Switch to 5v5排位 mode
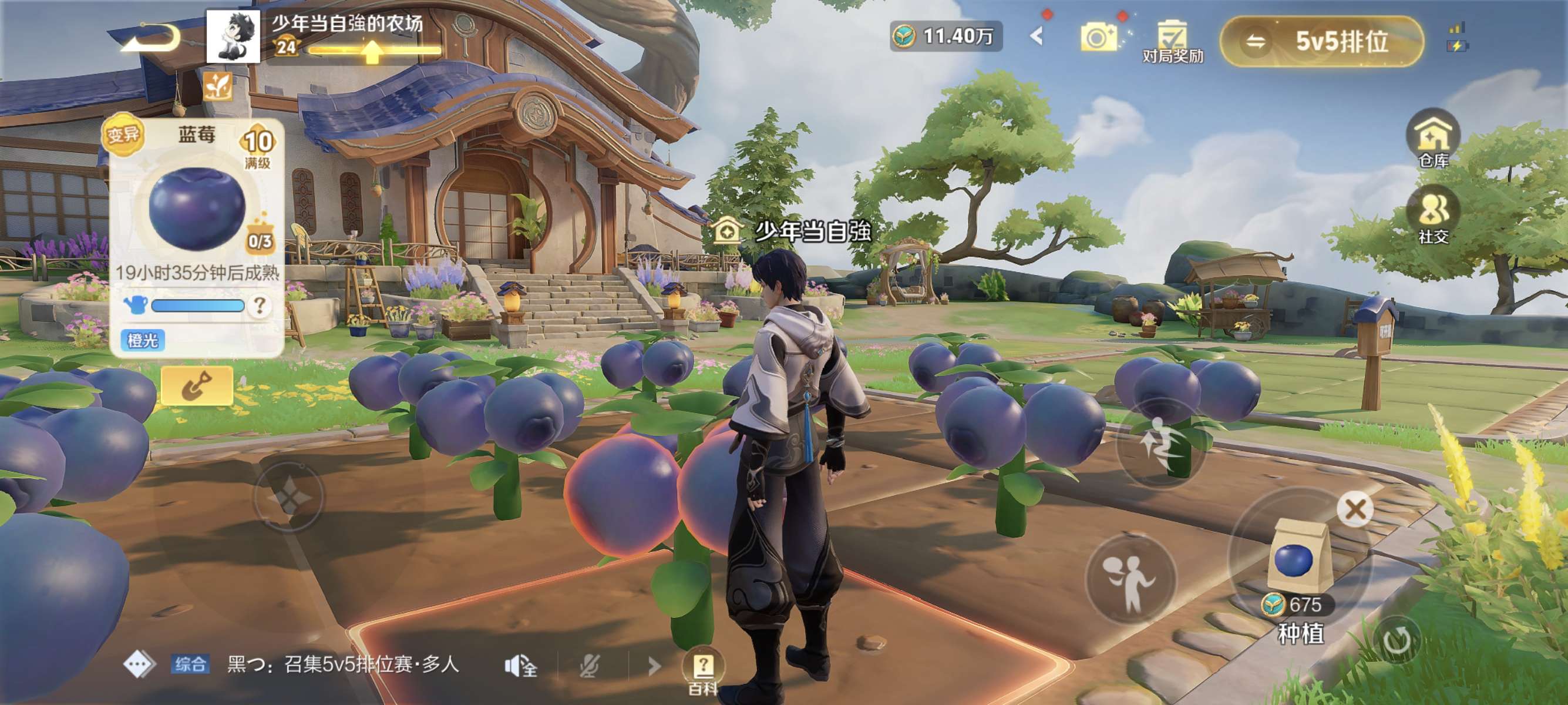Viewport: 1568px width, 705px height. pyautogui.click(x=1322, y=41)
